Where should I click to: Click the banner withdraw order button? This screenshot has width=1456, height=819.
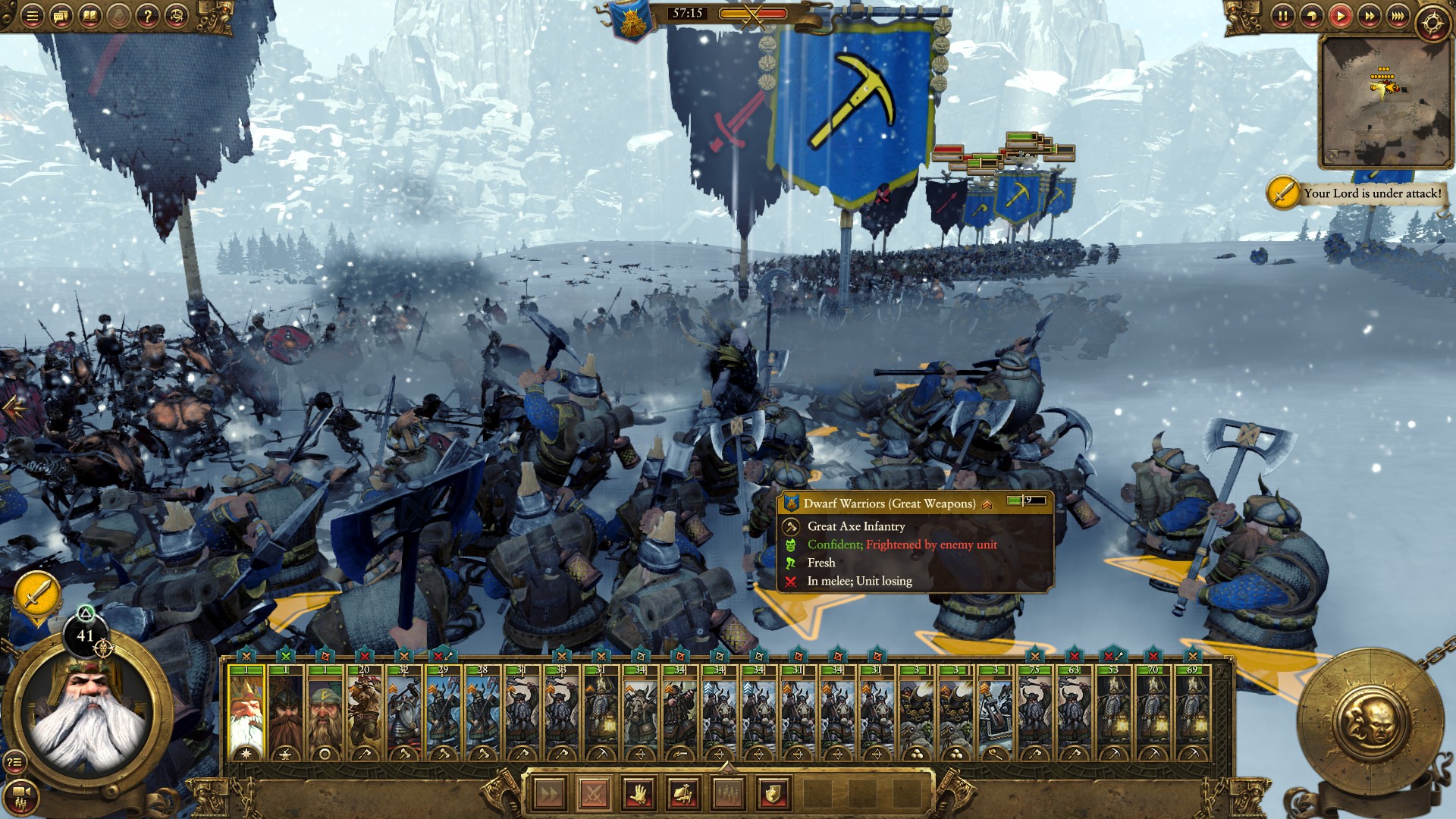683,794
